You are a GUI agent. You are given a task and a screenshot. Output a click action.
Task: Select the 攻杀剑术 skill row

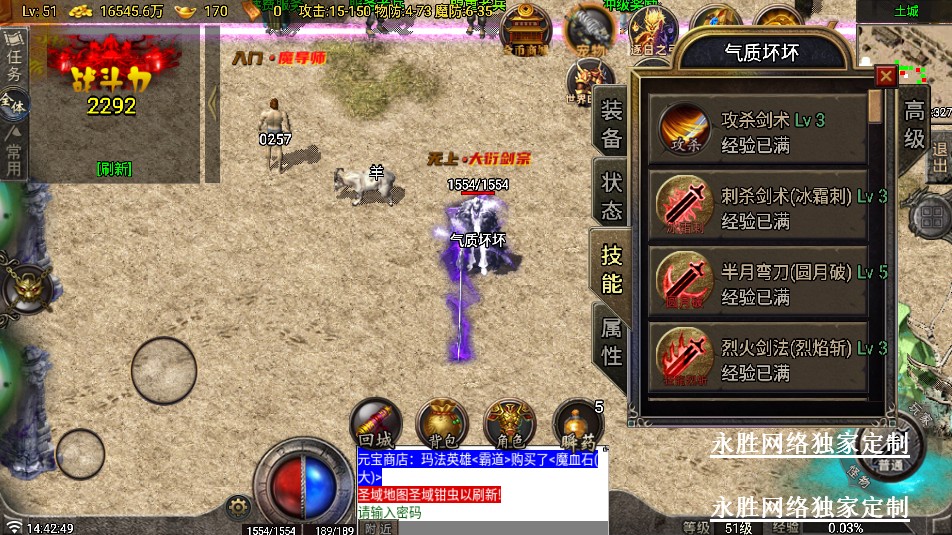(x=757, y=131)
